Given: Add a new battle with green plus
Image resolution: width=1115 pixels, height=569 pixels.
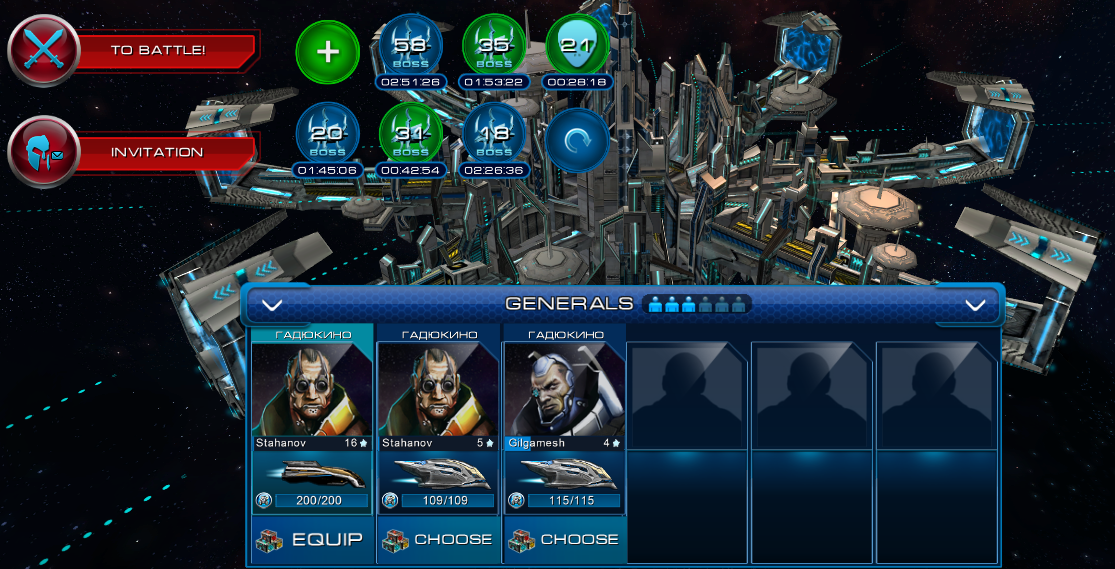Looking at the screenshot, I should click(x=328, y=52).
